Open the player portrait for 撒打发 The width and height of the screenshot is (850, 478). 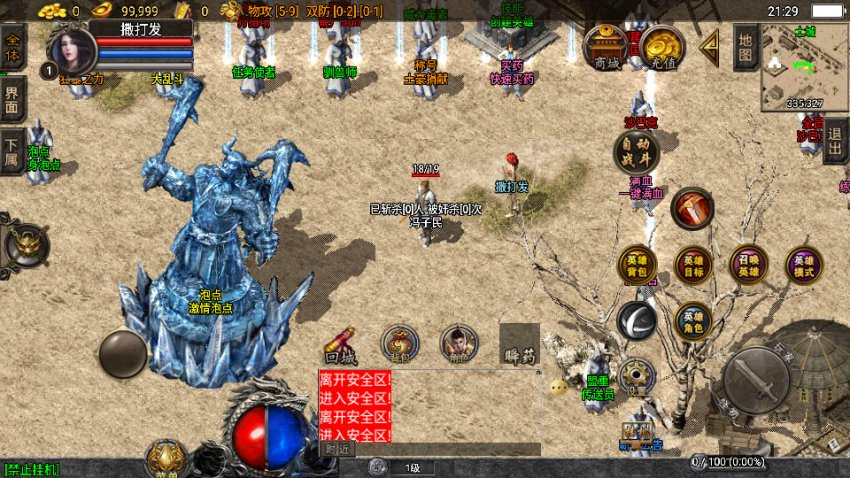[x=72, y=48]
